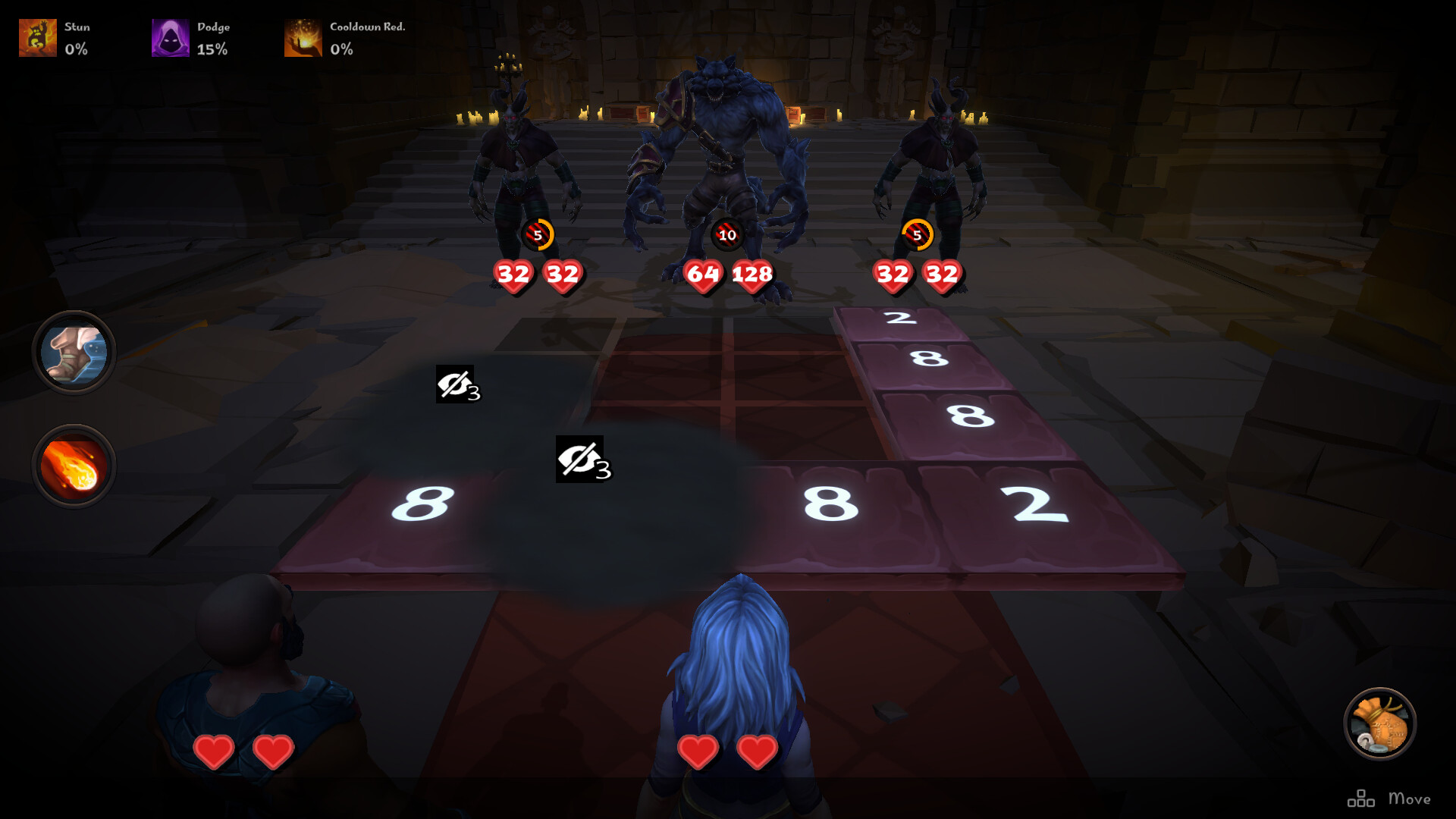Click the left demon's orange attack ring
The height and width of the screenshot is (819, 1456).
[x=538, y=235]
